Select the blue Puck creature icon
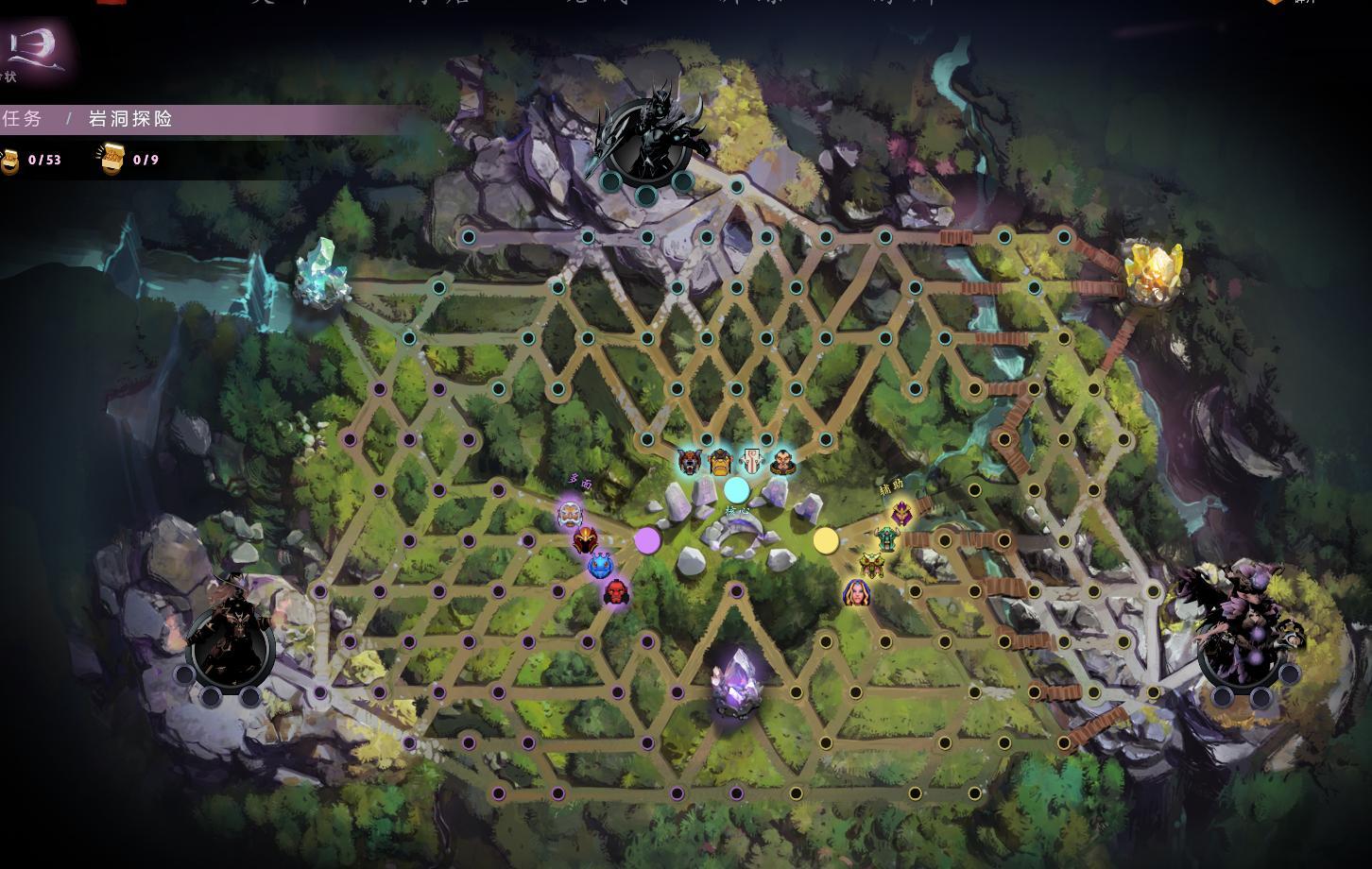This screenshot has height=869, width=1372. point(600,565)
